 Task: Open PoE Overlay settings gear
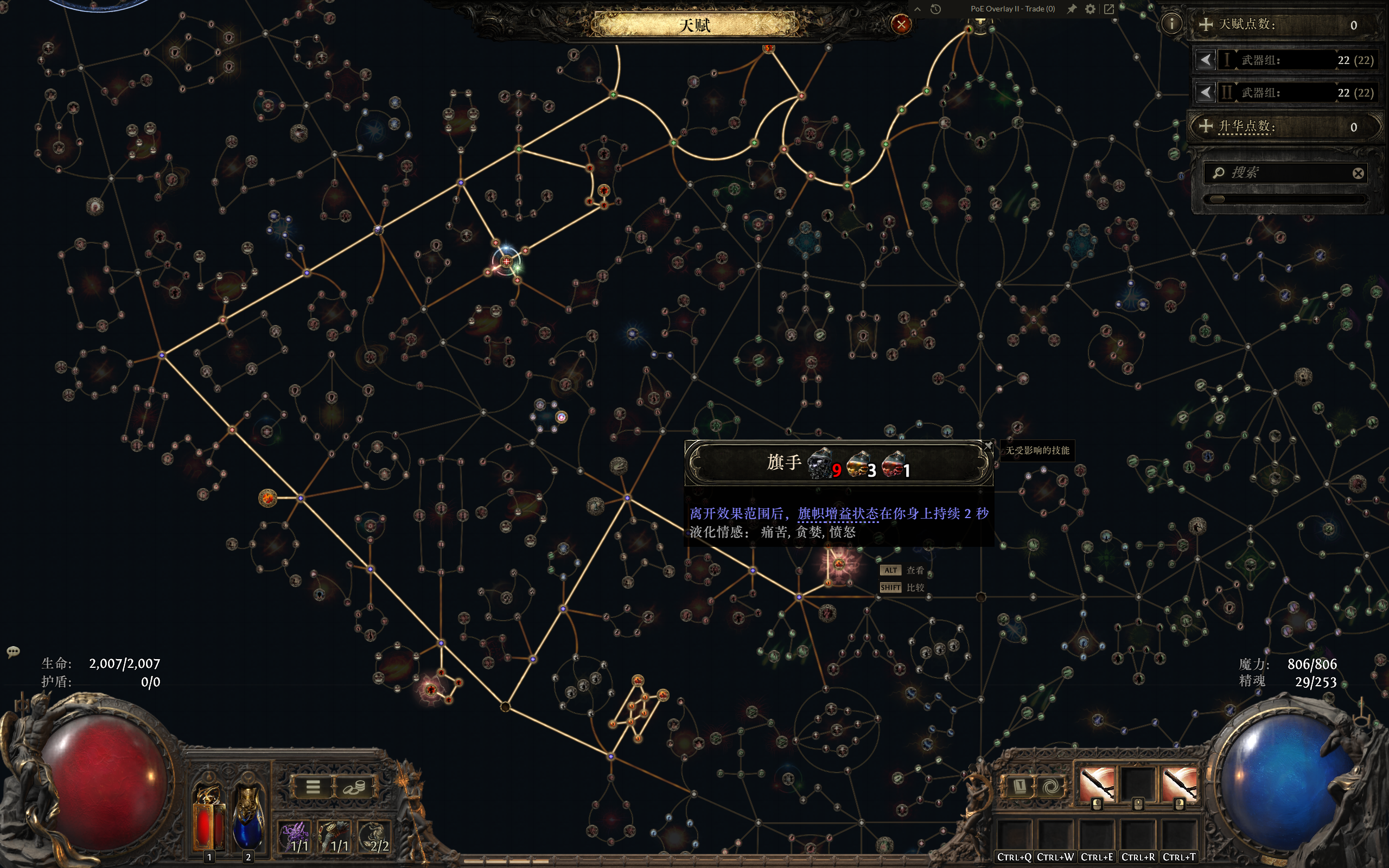[x=1090, y=9]
